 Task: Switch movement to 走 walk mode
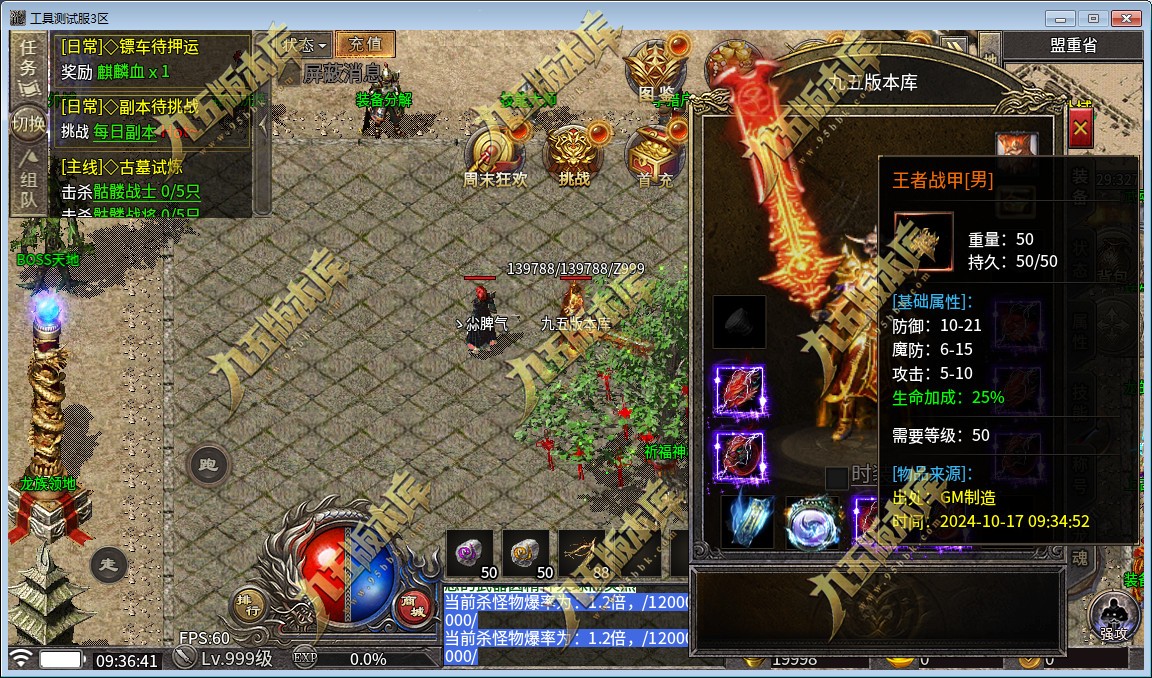coord(108,565)
